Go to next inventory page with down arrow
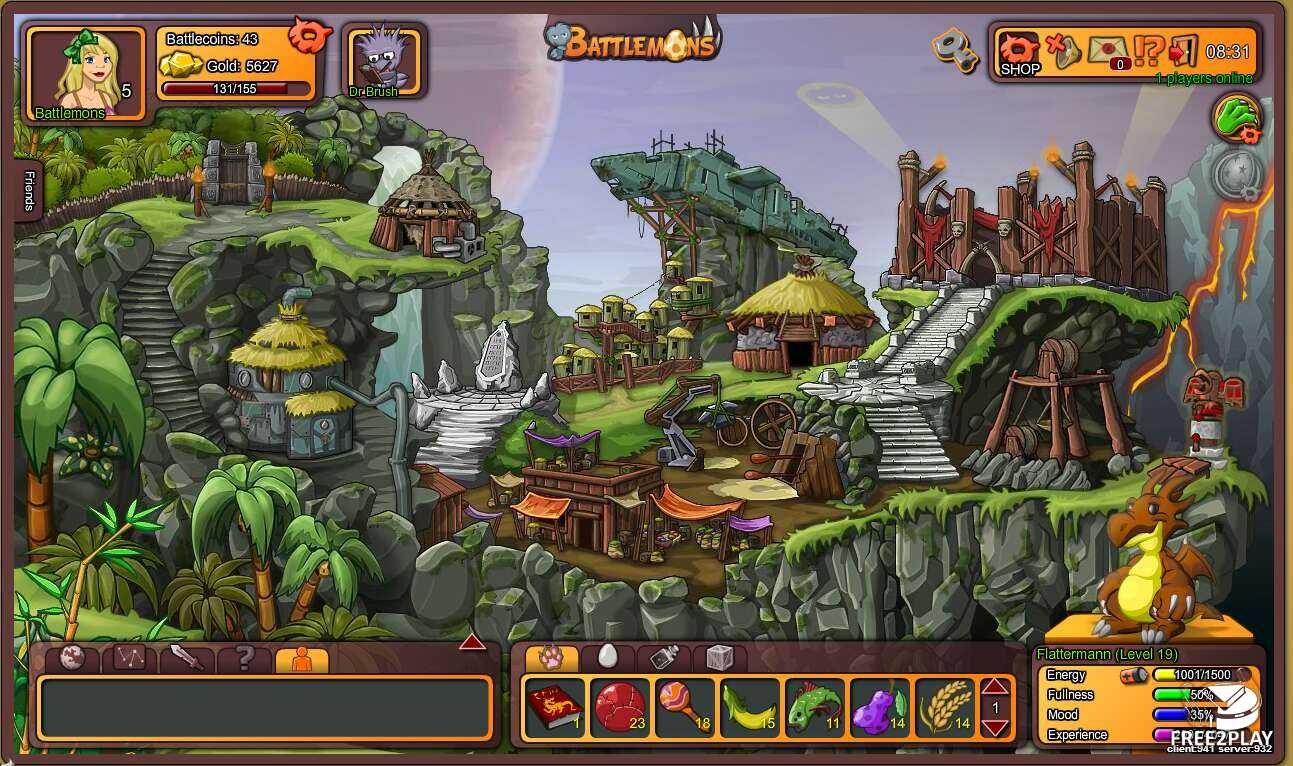This screenshot has height=766, width=1293. point(995,727)
